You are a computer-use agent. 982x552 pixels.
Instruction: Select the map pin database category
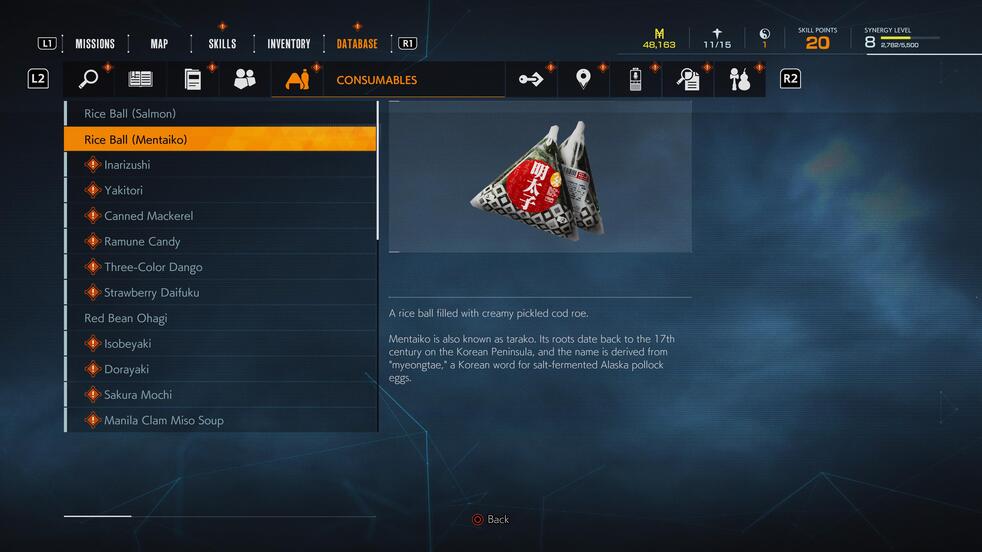583,80
